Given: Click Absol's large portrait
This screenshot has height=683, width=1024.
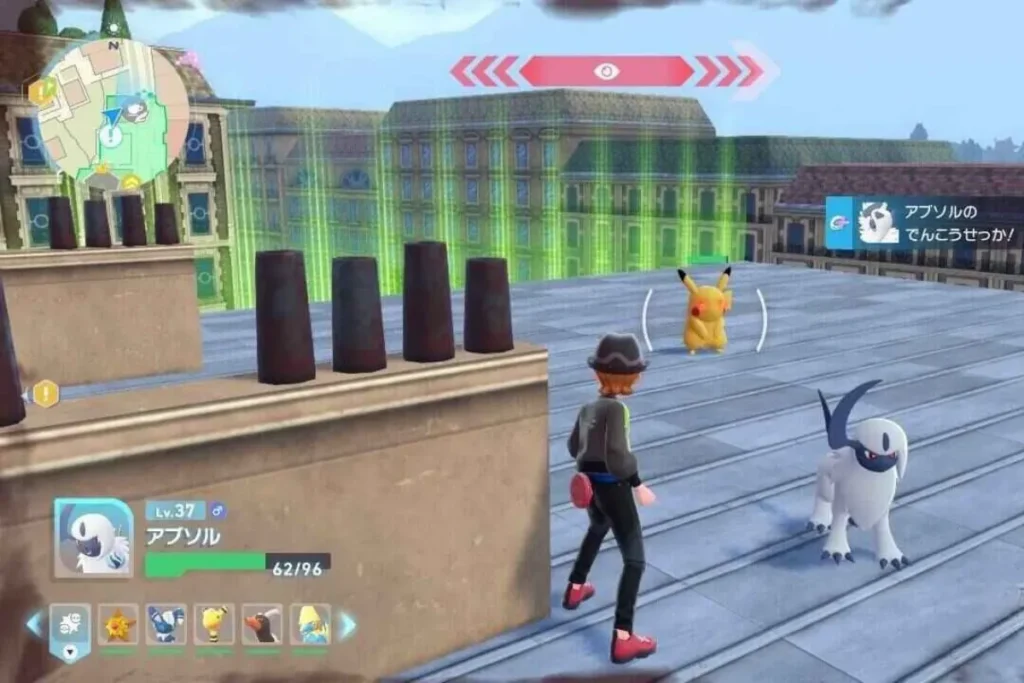Looking at the screenshot, I should [93, 537].
